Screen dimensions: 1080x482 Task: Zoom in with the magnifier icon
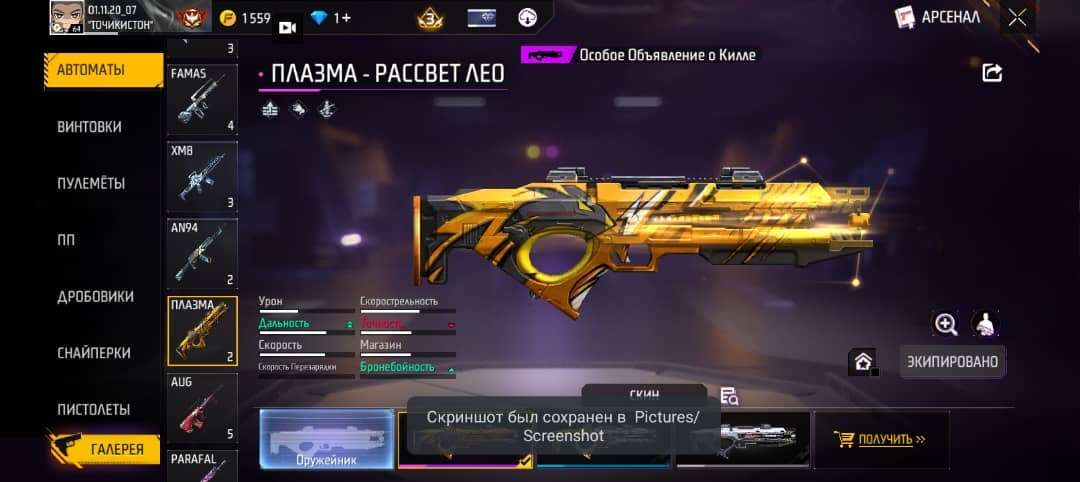click(x=945, y=323)
